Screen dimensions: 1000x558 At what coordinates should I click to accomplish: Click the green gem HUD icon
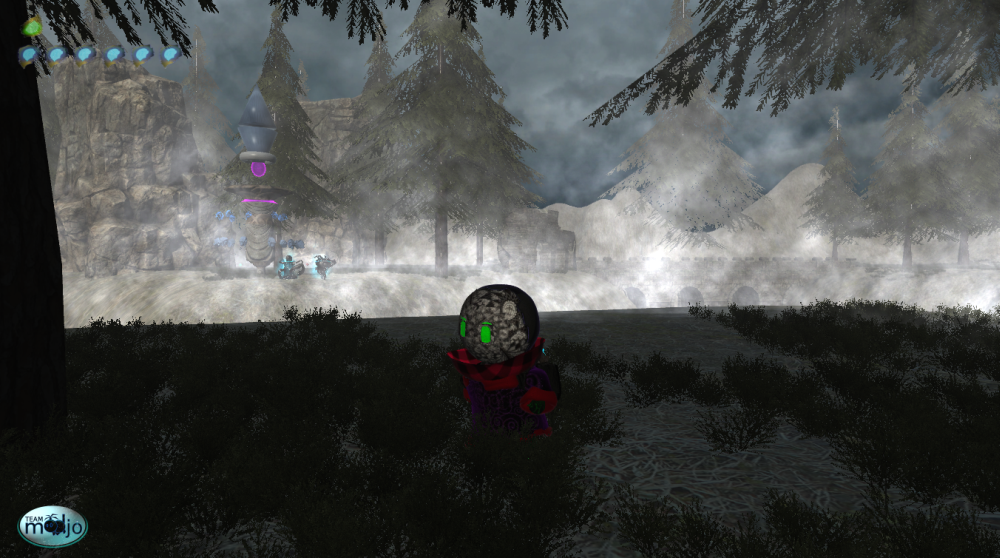pos(32,27)
